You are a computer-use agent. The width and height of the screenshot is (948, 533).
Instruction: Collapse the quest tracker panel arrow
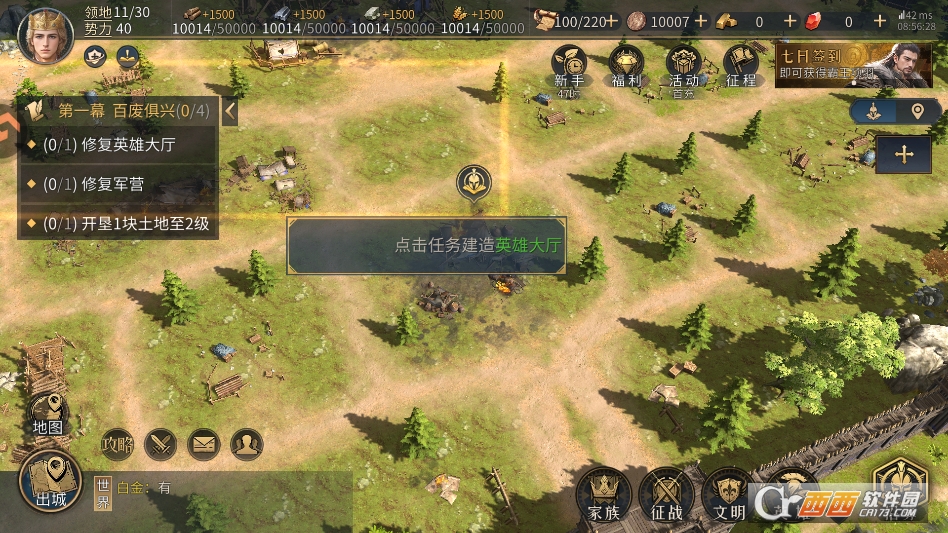coord(230,110)
